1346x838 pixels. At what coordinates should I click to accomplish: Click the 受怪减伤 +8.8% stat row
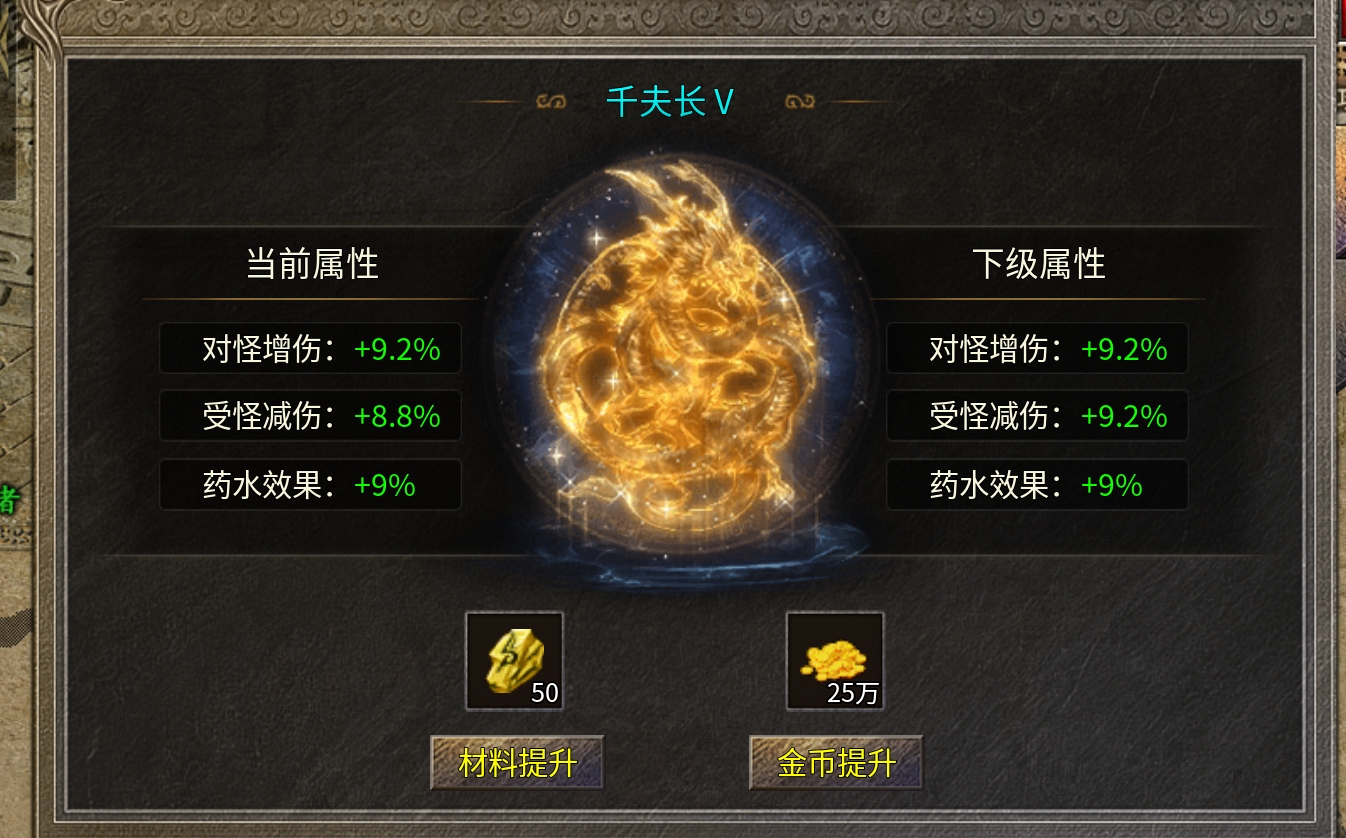coord(310,416)
